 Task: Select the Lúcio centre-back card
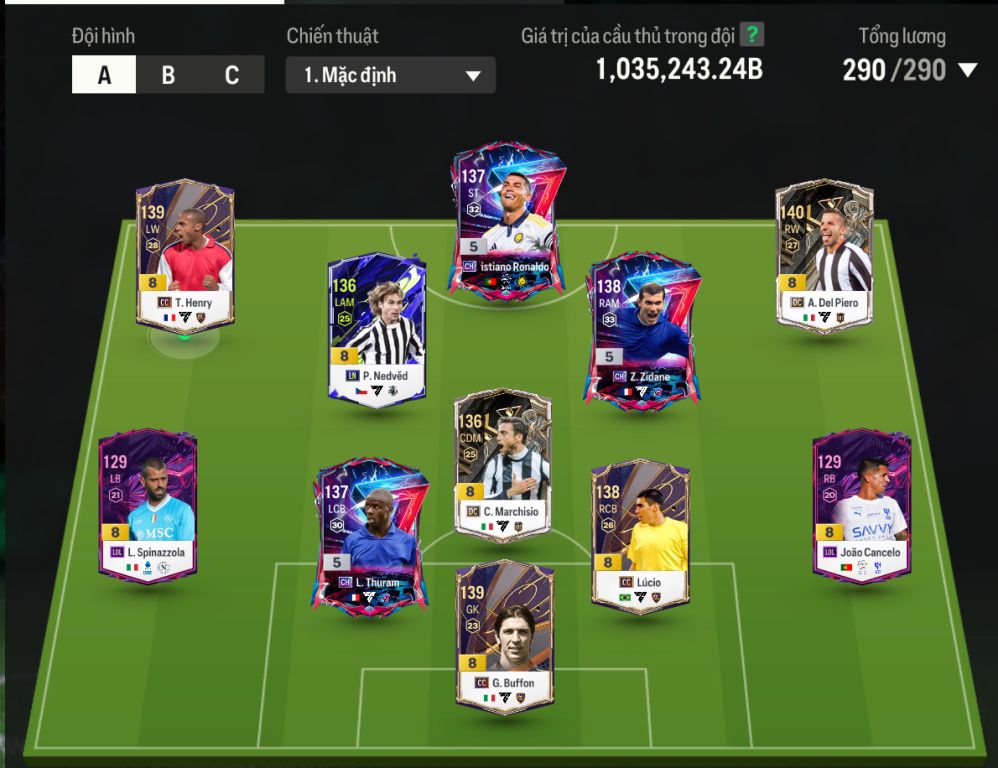point(640,535)
